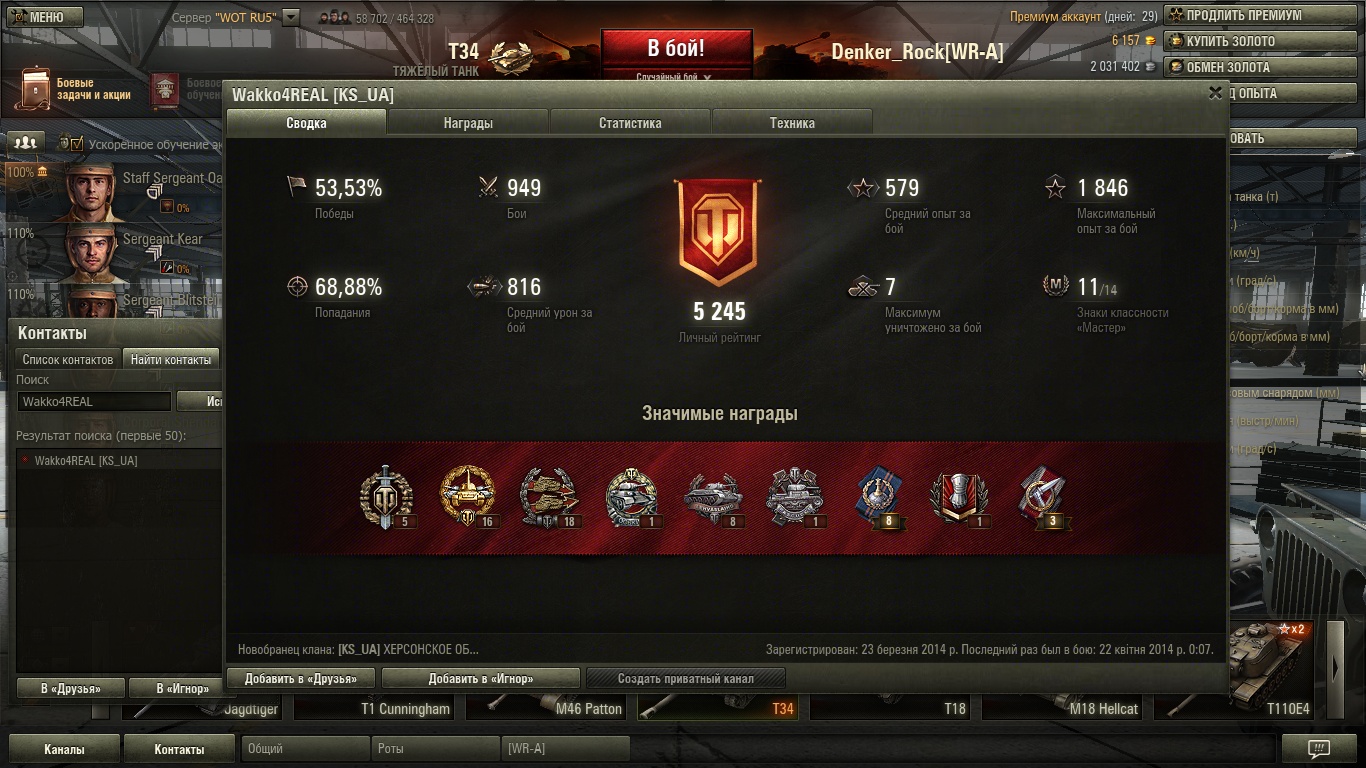This screenshot has width=1366, height=768.
Task: Switch to Найти контакты tab
Action: pos(171,359)
